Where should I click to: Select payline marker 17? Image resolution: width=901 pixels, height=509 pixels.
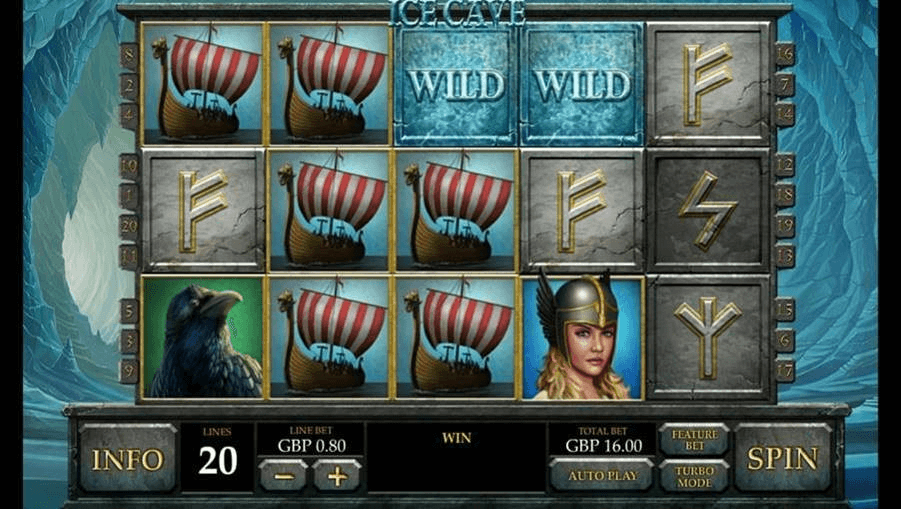(784, 369)
